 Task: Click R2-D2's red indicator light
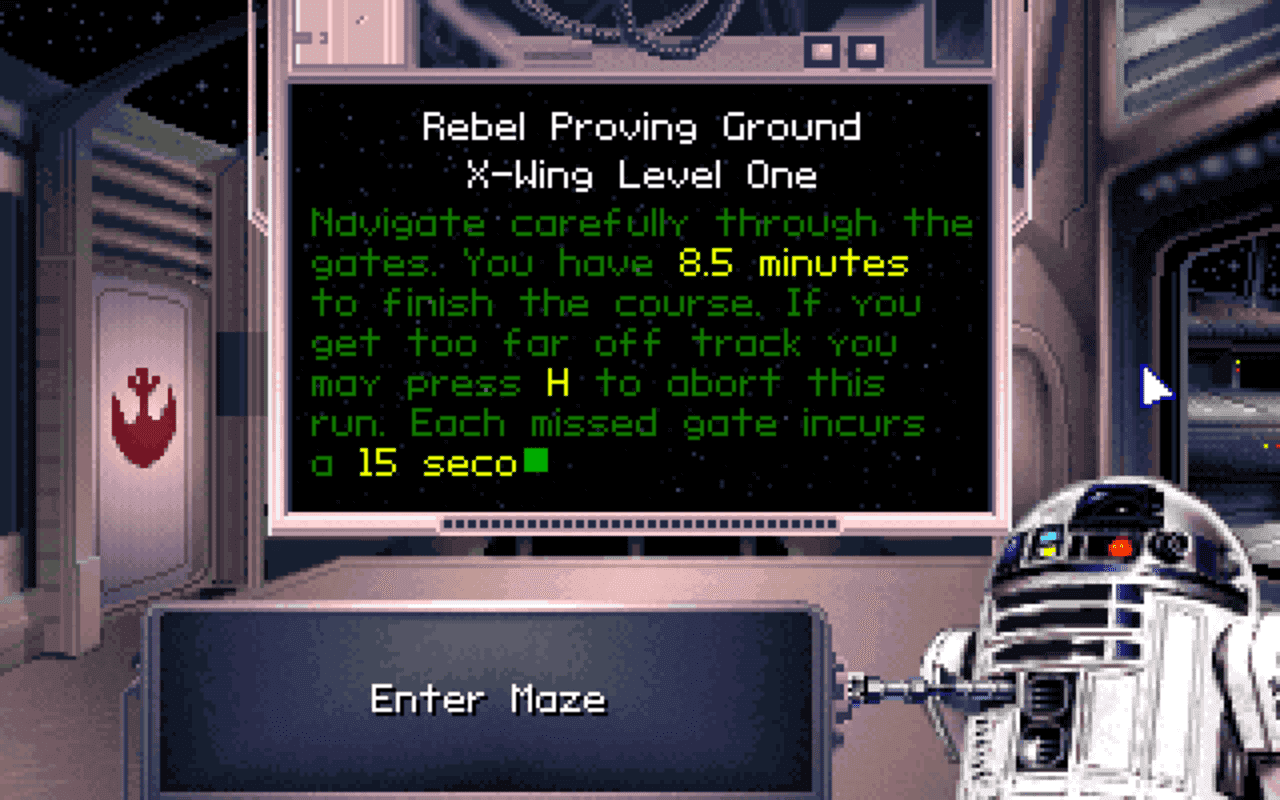(1121, 546)
